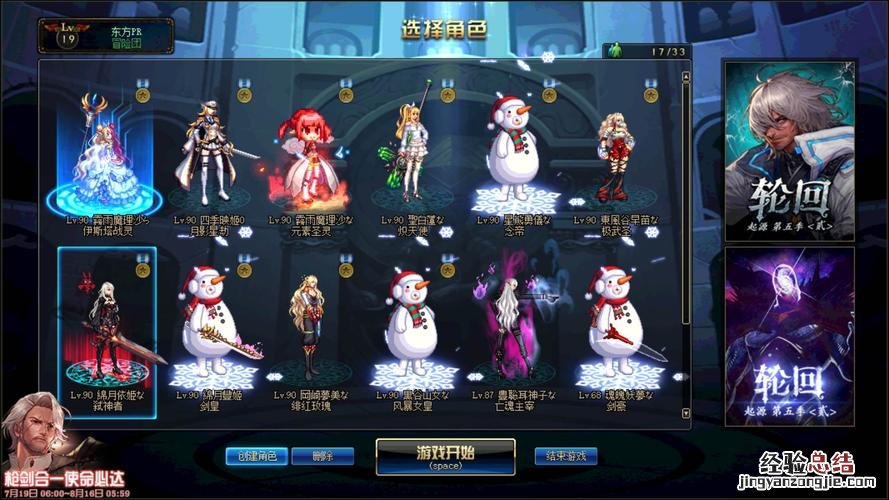This screenshot has width=889, height=500.
Task: Click the 创建角色 create character button
Action: click(x=257, y=456)
